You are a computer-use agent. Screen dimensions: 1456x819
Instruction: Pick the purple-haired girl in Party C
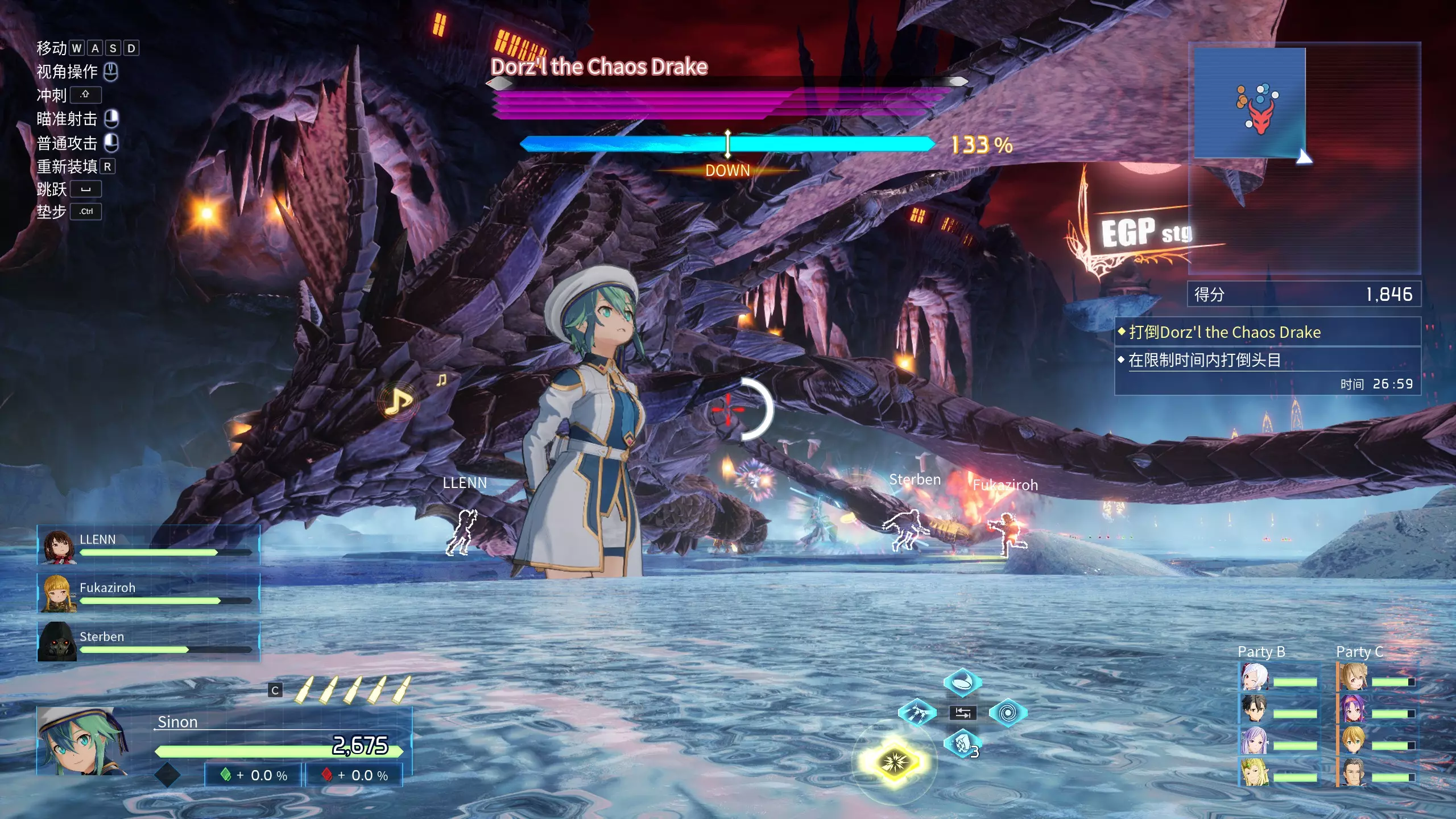[1353, 709]
